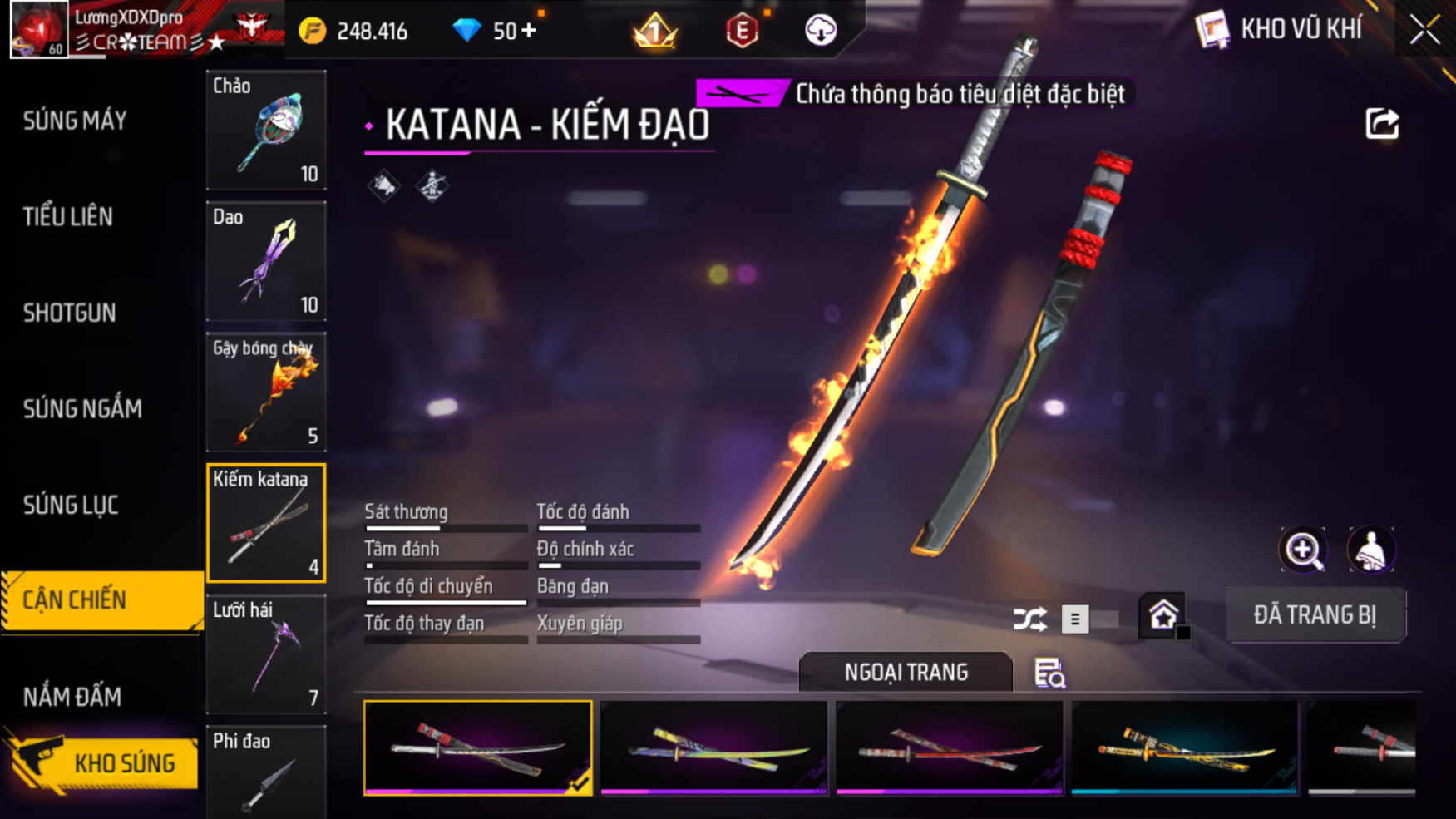The image size is (1456, 819).
Task: Share the katana using the share icon
Action: pyautogui.click(x=1382, y=124)
